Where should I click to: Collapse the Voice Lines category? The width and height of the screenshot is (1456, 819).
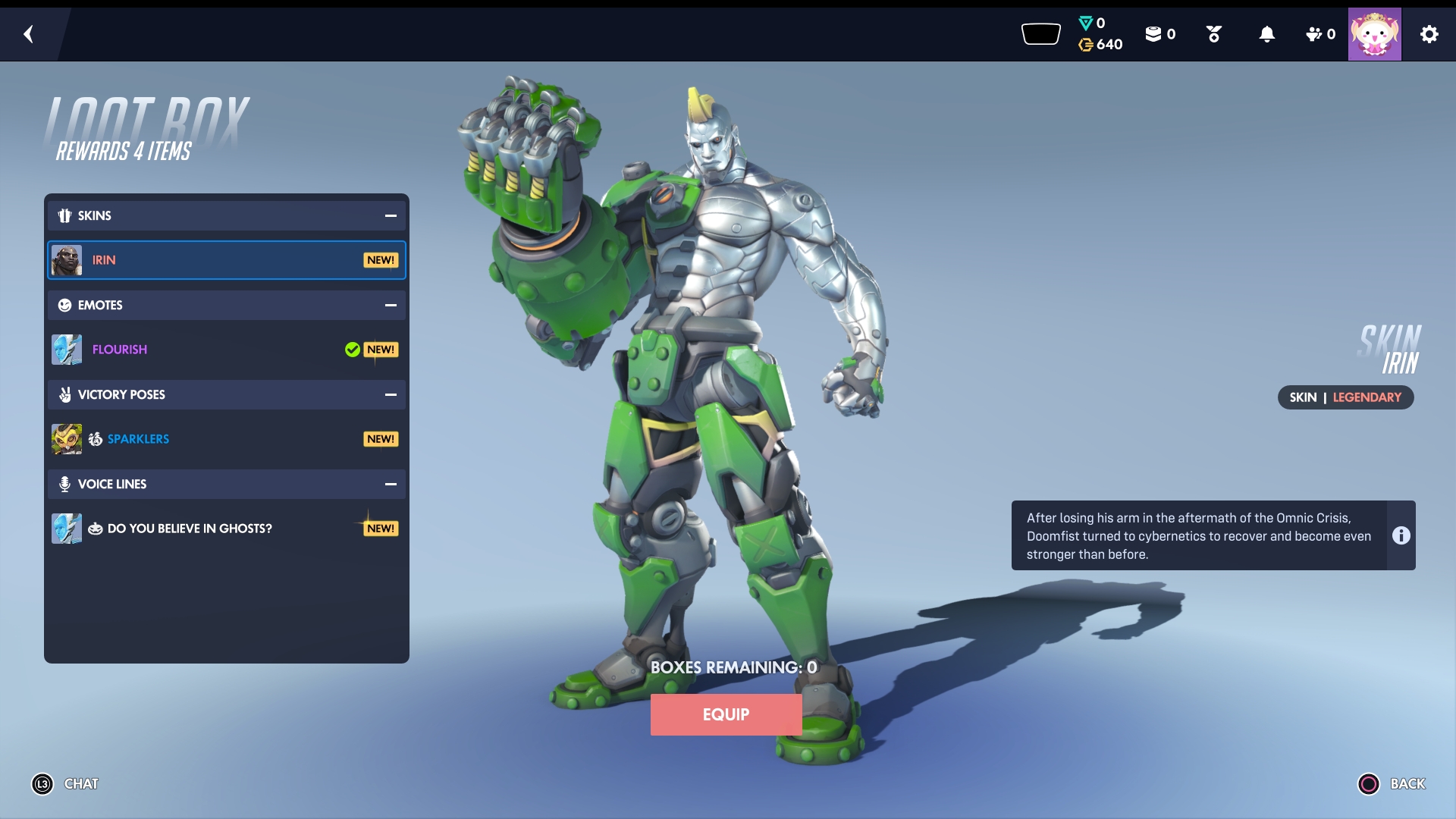tap(391, 485)
